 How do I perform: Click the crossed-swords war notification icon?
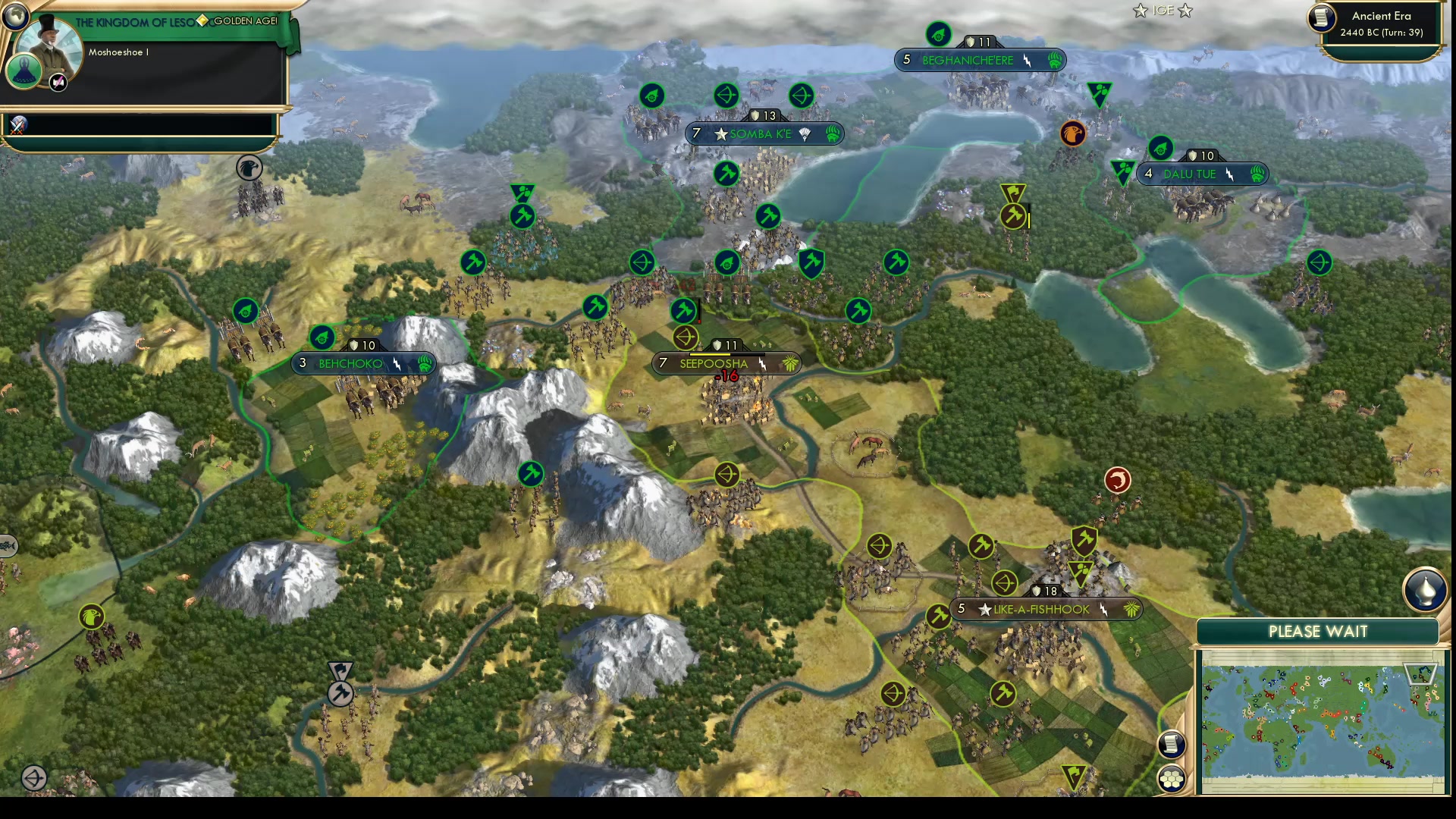pyautogui.click(x=15, y=125)
